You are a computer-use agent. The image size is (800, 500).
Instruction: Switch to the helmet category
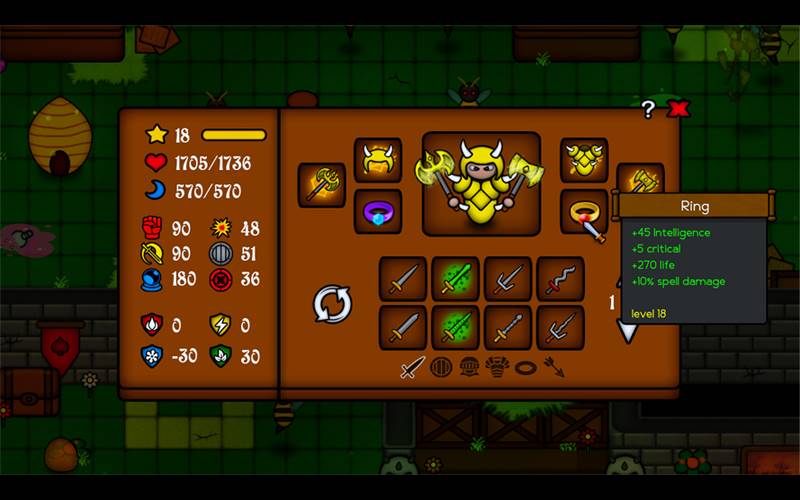tap(469, 368)
